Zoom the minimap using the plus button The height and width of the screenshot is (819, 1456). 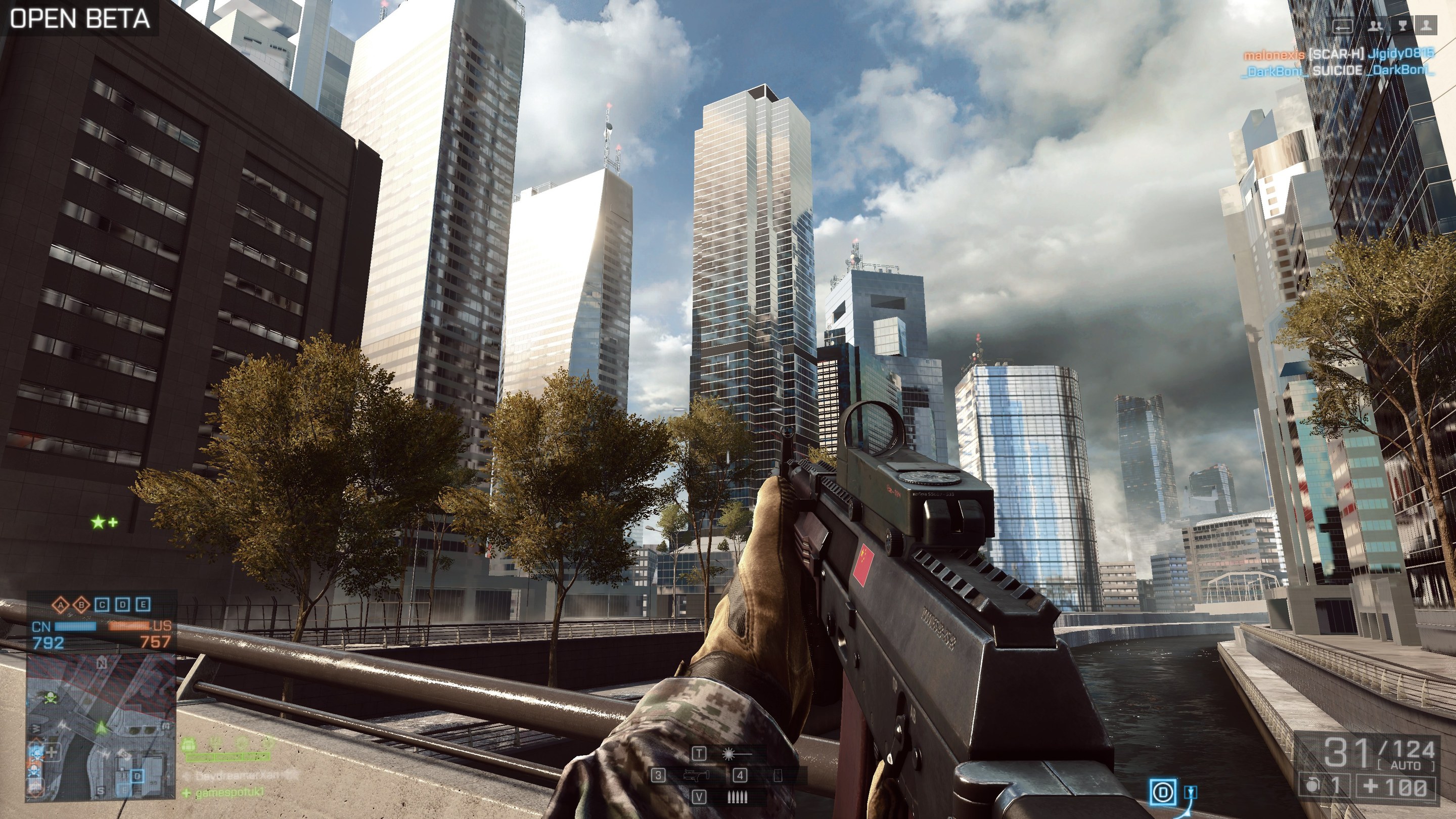(52, 752)
